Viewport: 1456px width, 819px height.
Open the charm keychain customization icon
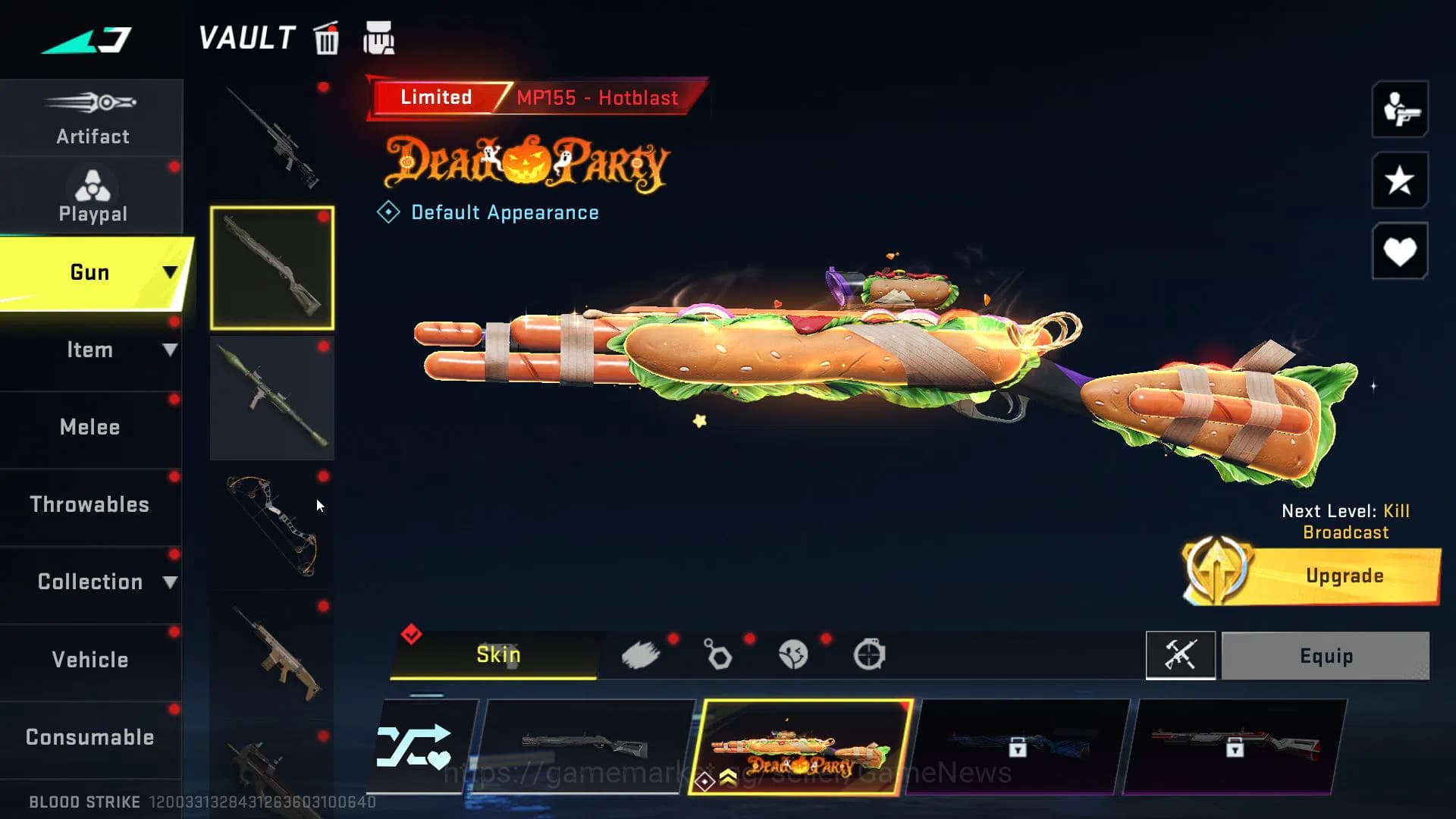coord(717,654)
